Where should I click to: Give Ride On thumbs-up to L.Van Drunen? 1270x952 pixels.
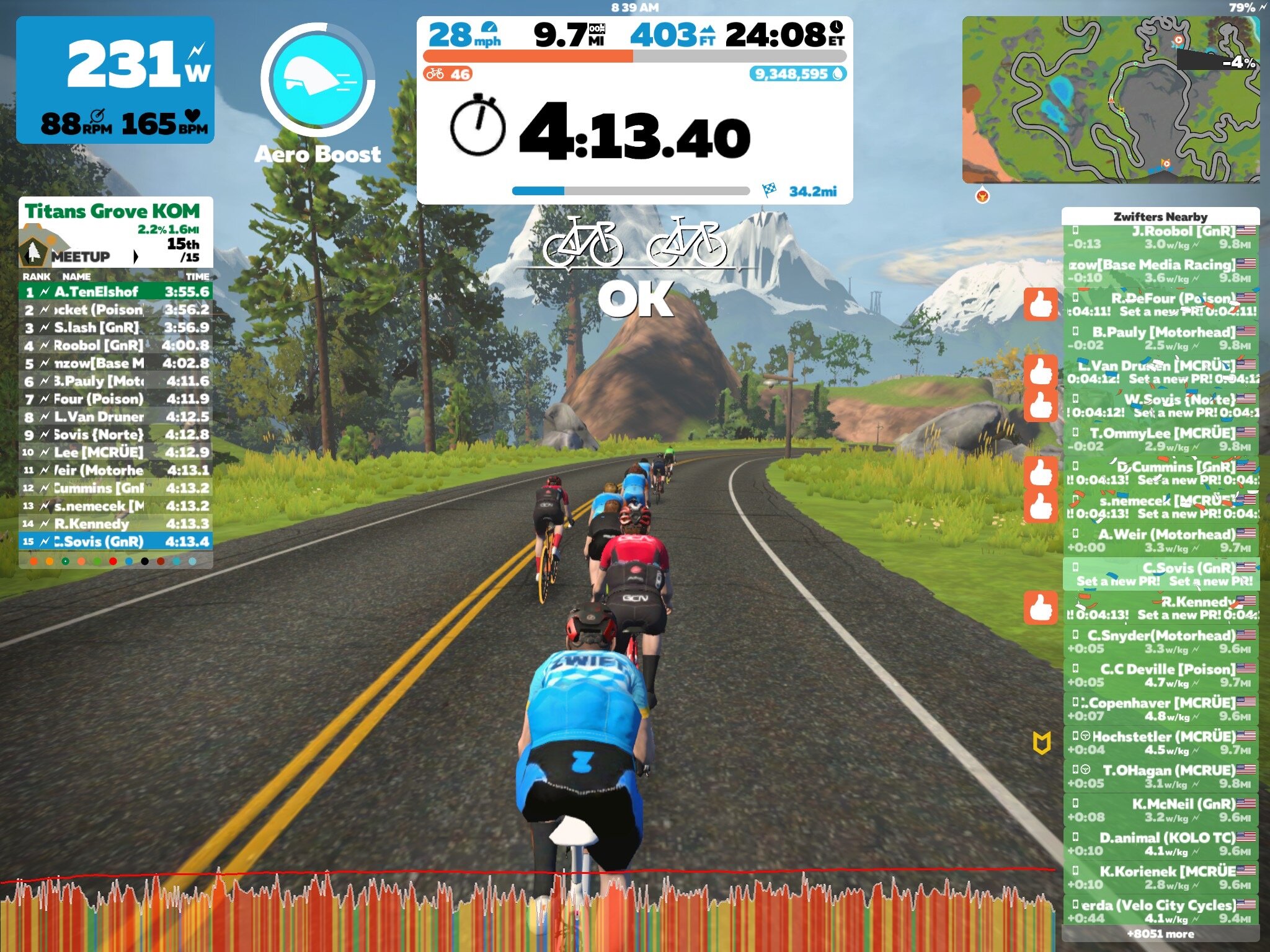click(x=1041, y=372)
